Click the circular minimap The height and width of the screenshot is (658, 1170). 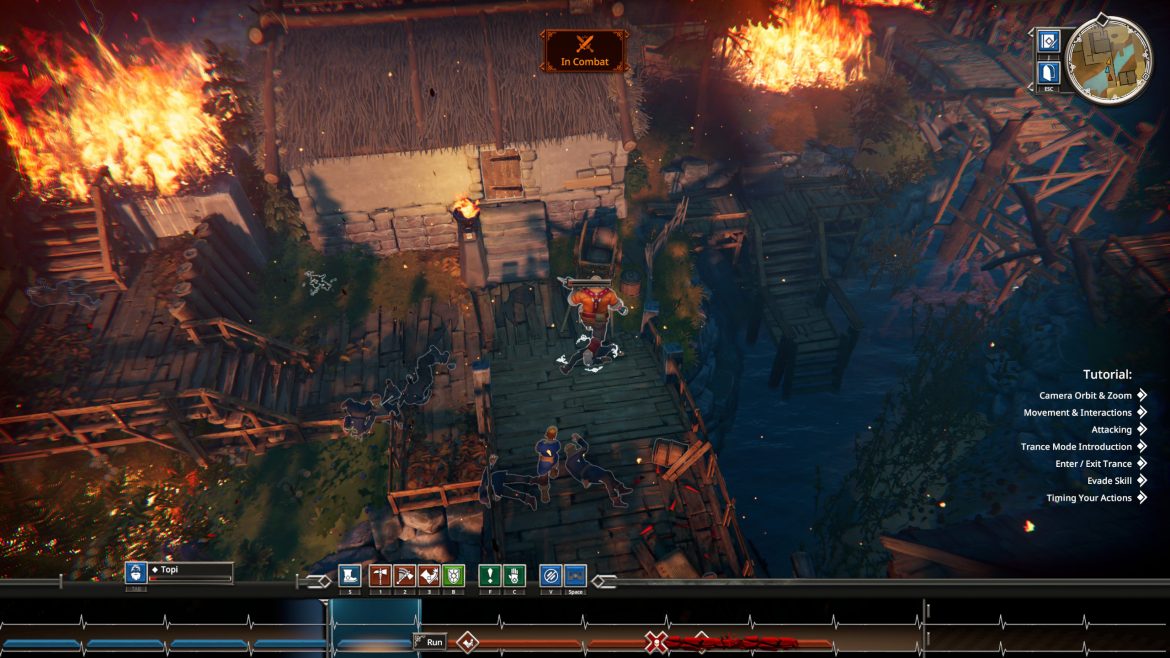click(x=1109, y=58)
